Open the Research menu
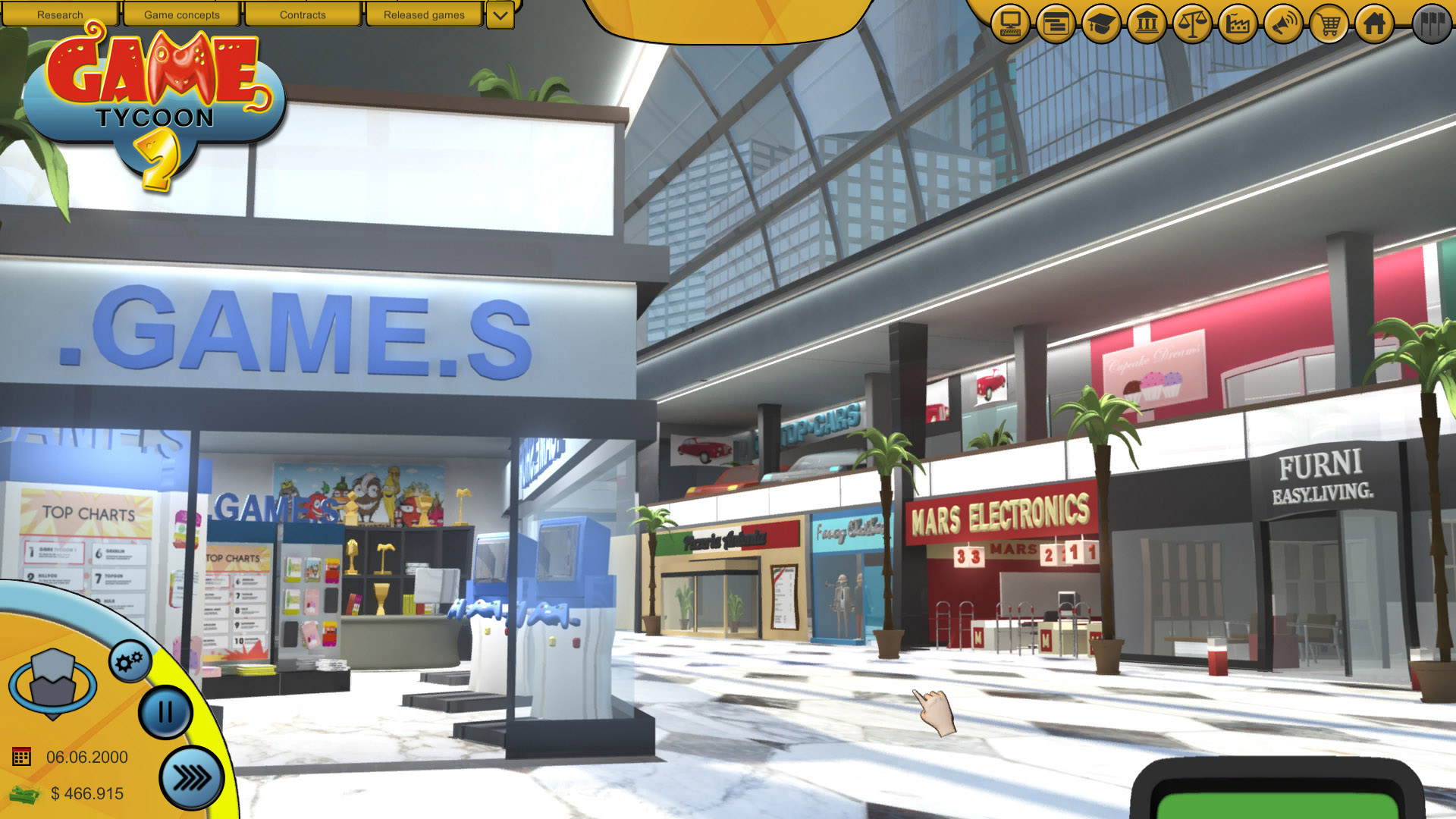The width and height of the screenshot is (1456, 819). point(61,14)
